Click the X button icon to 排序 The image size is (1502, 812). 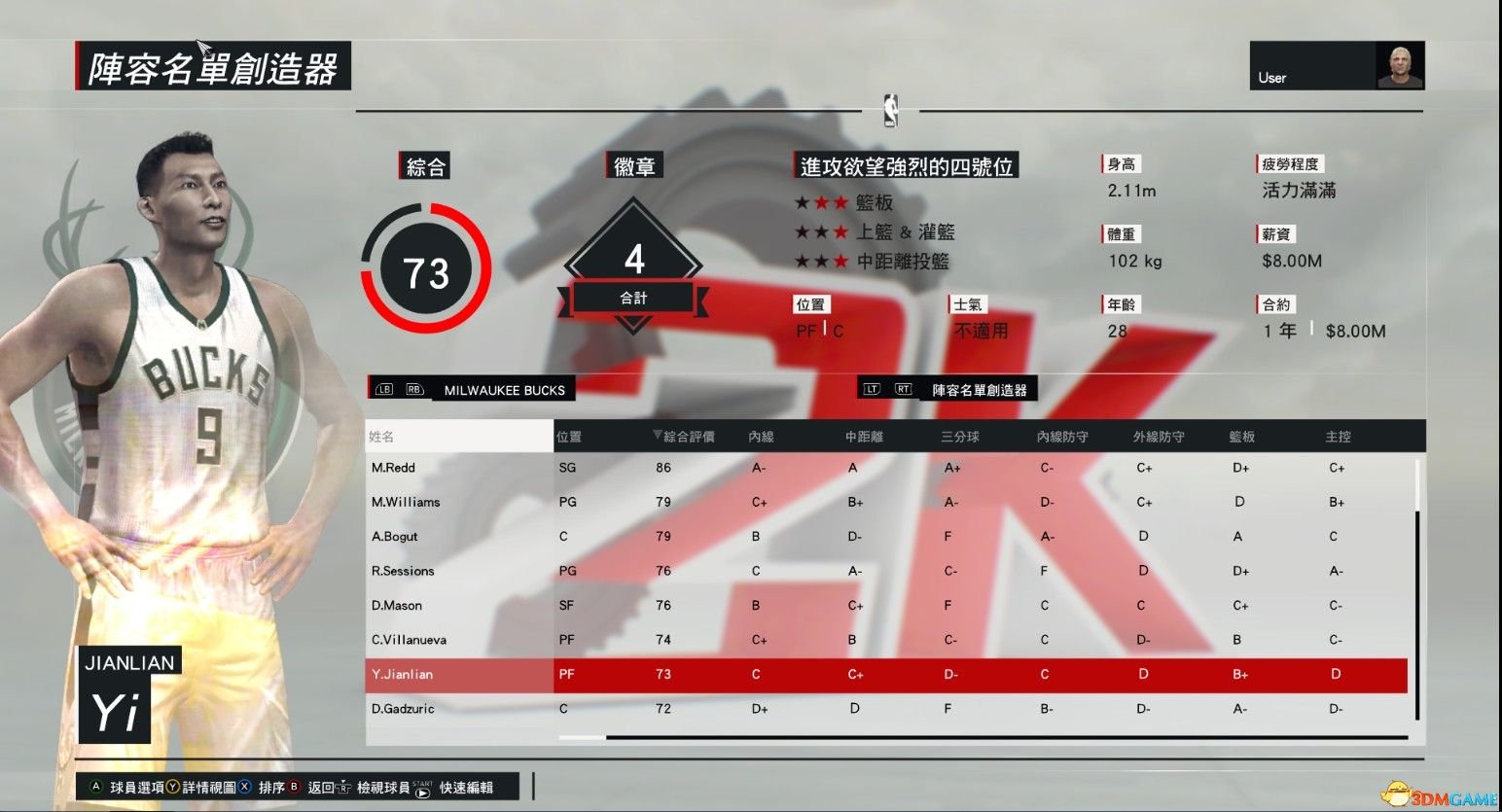point(243,788)
